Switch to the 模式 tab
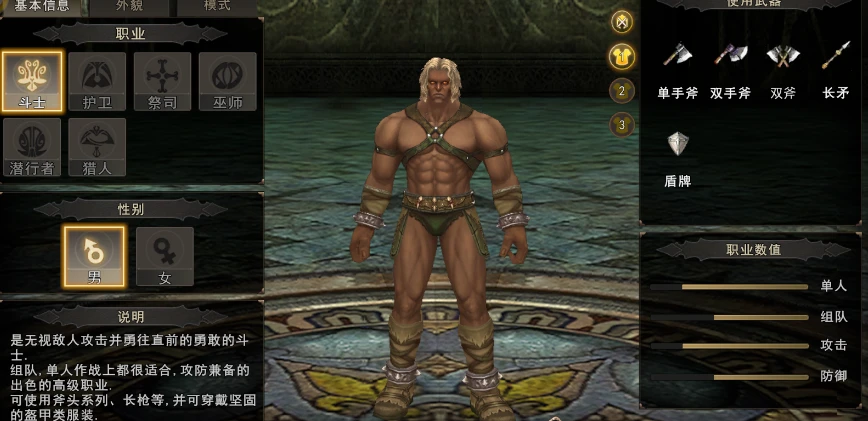 (217, 6)
